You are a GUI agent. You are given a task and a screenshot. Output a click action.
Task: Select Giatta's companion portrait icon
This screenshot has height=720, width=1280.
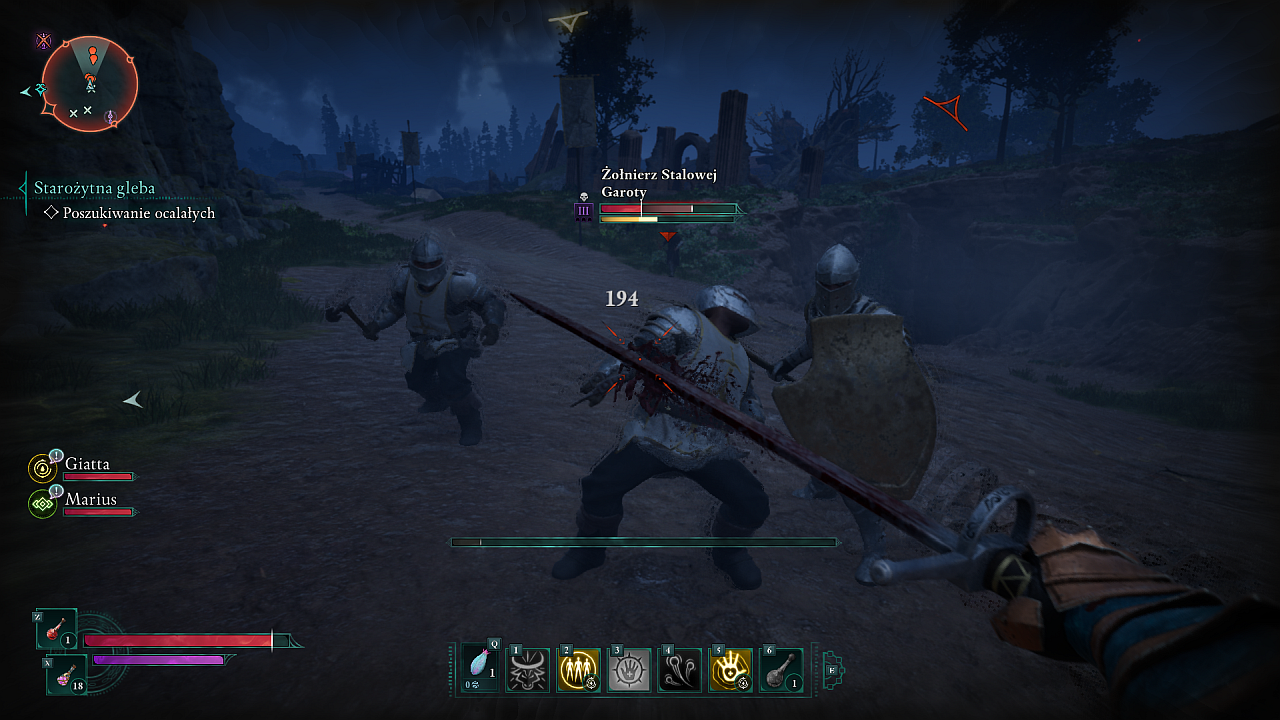pyautogui.click(x=43, y=468)
